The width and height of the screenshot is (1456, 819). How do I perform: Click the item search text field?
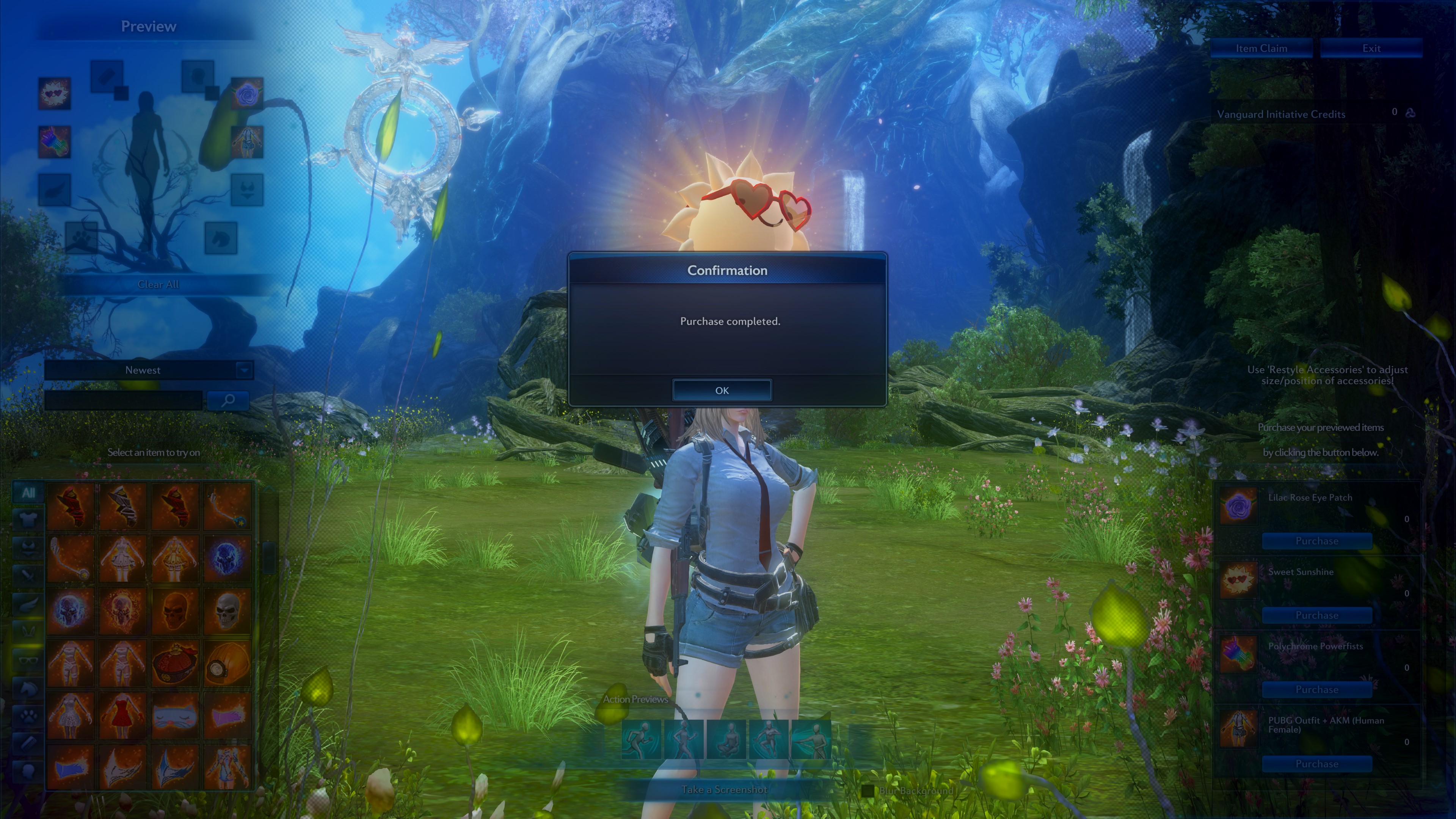point(124,401)
